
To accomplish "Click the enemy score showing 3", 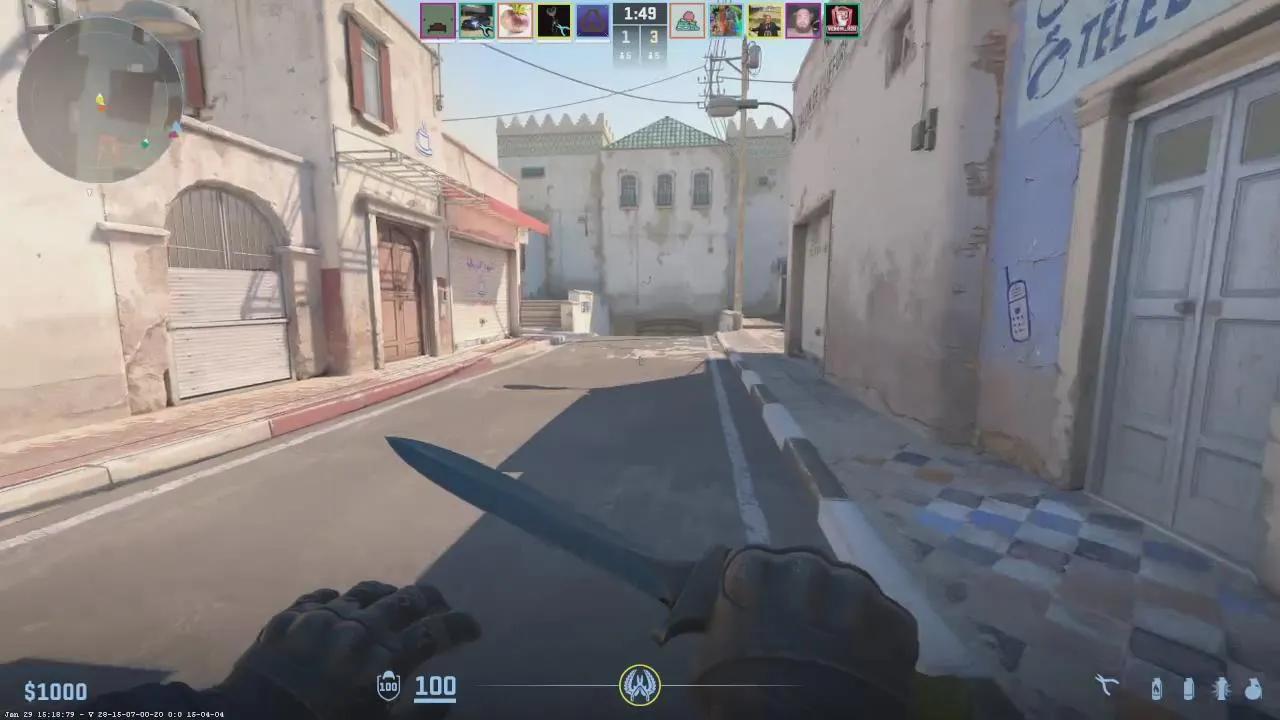I will [x=654, y=36].
